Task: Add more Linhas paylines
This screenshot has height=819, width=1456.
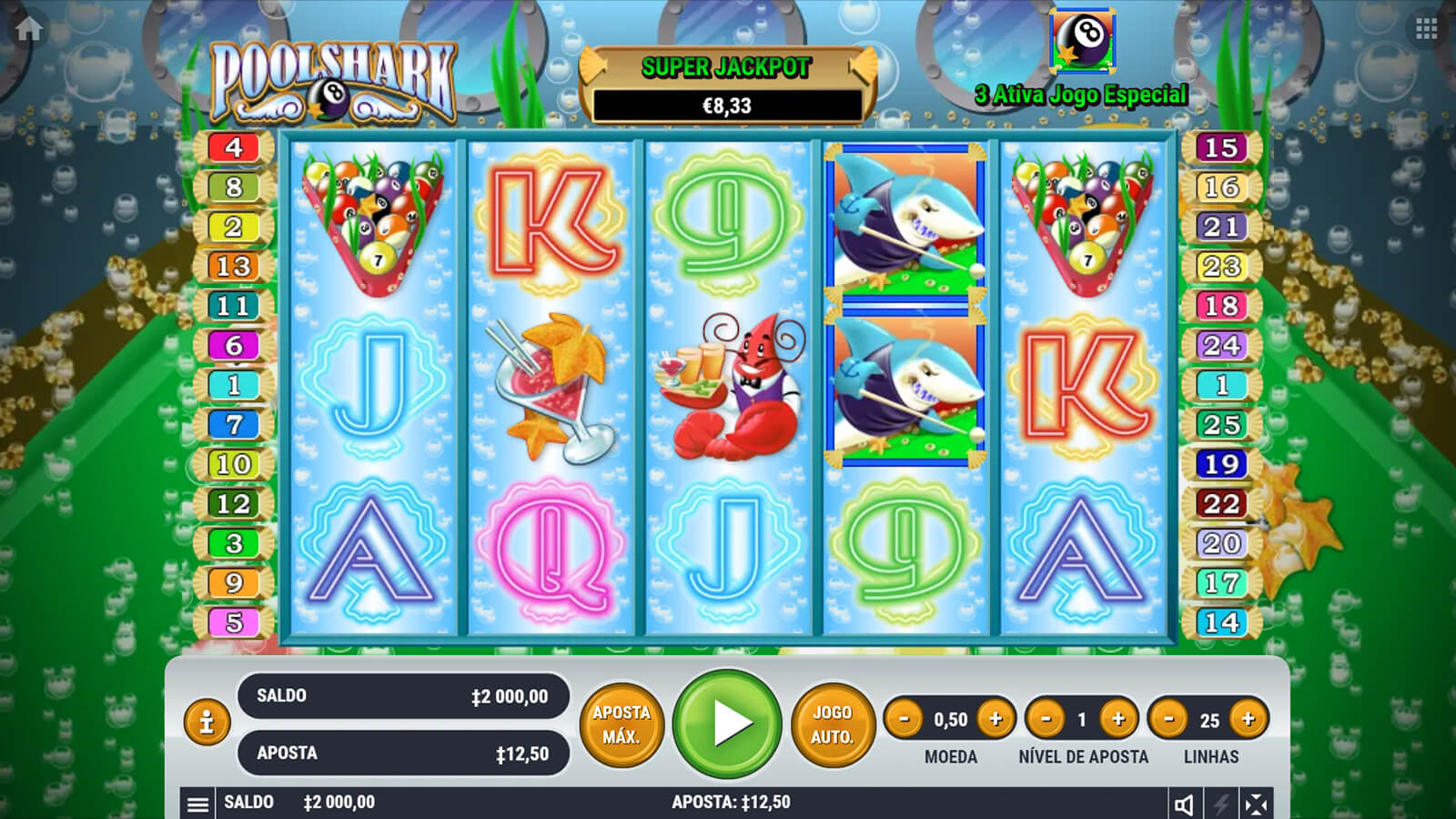Action: (x=1248, y=719)
